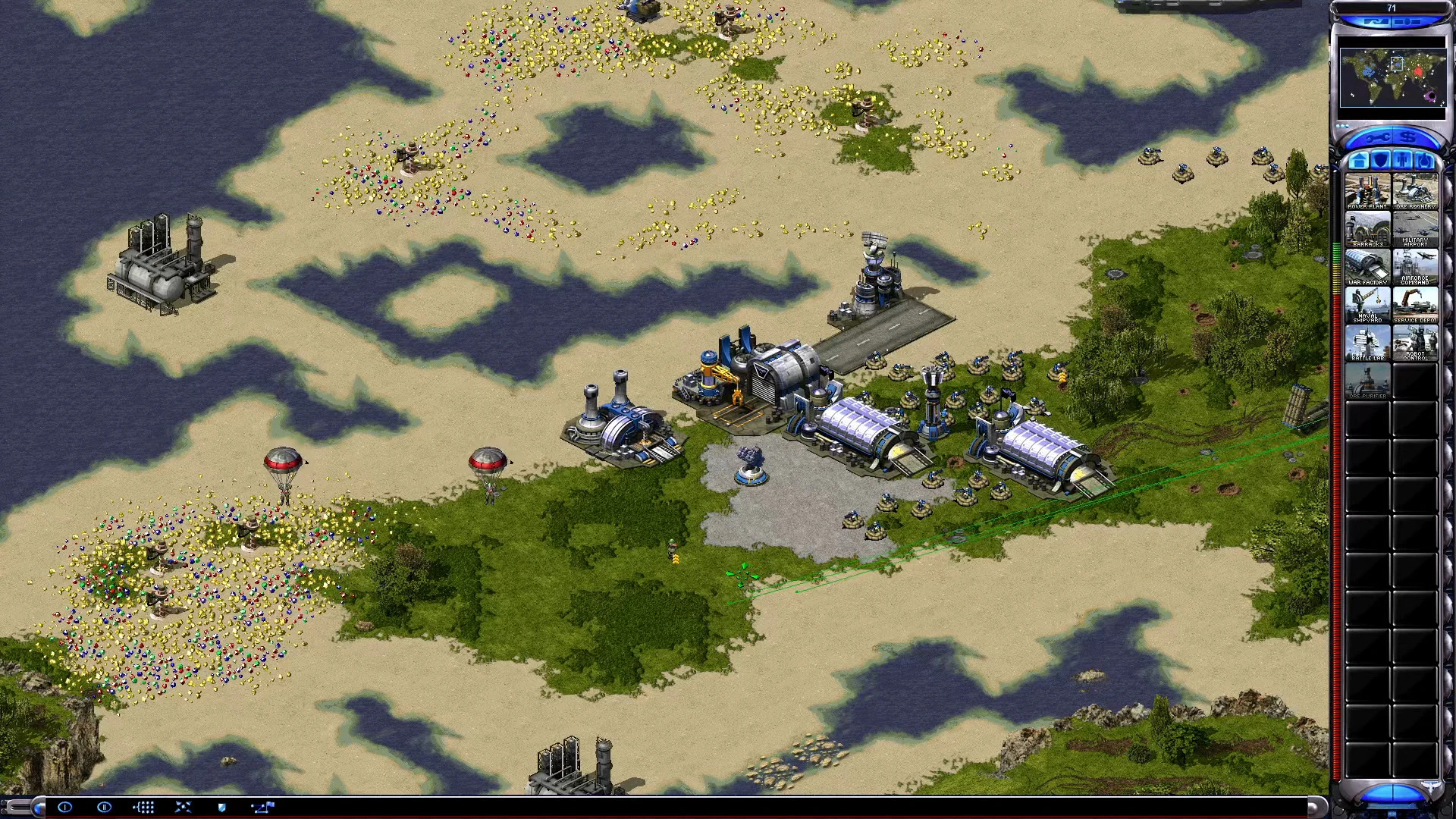Build the Military Airport
The height and width of the screenshot is (819, 1456).
1417,227
